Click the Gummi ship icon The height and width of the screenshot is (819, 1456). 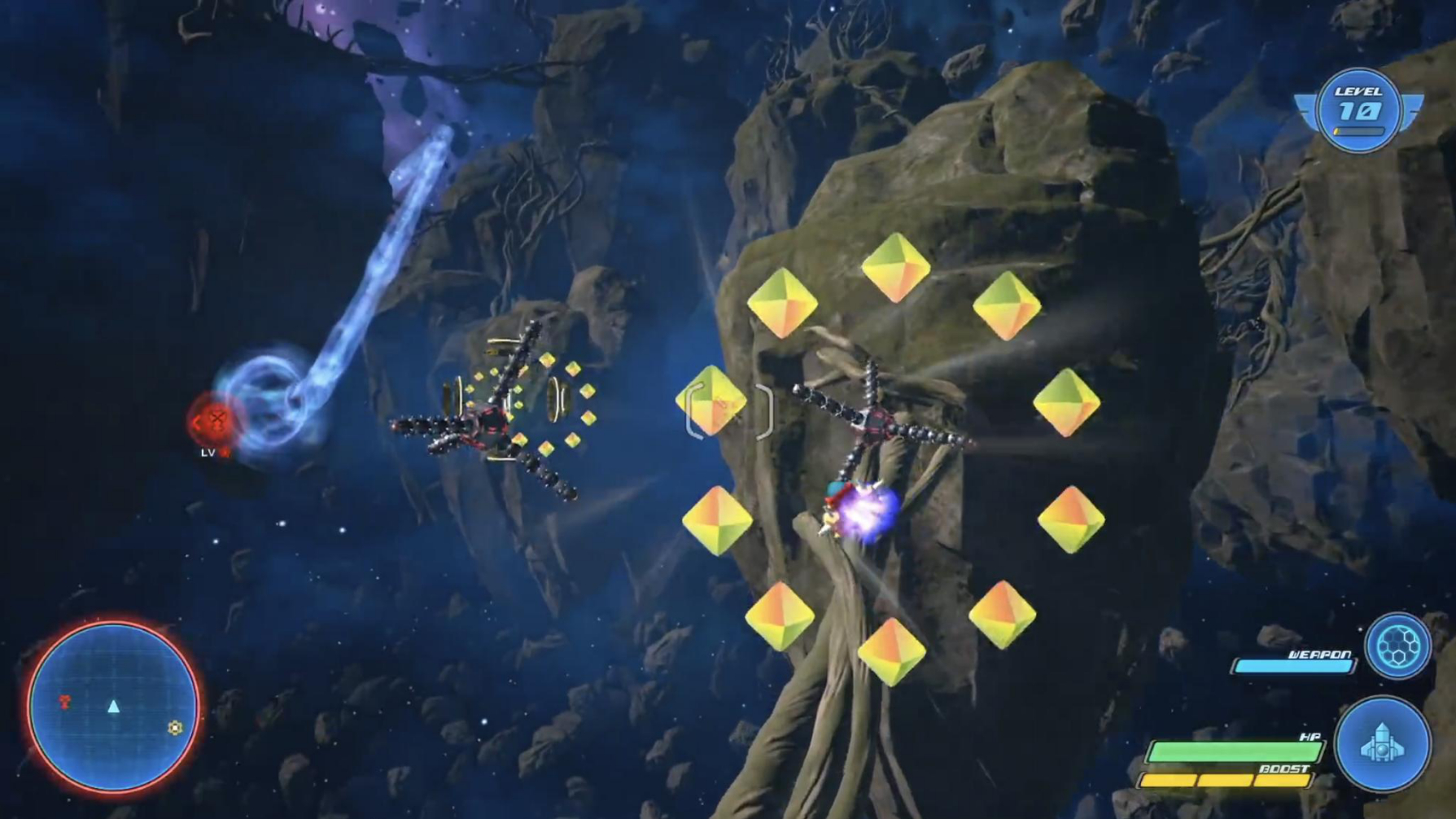(1382, 743)
